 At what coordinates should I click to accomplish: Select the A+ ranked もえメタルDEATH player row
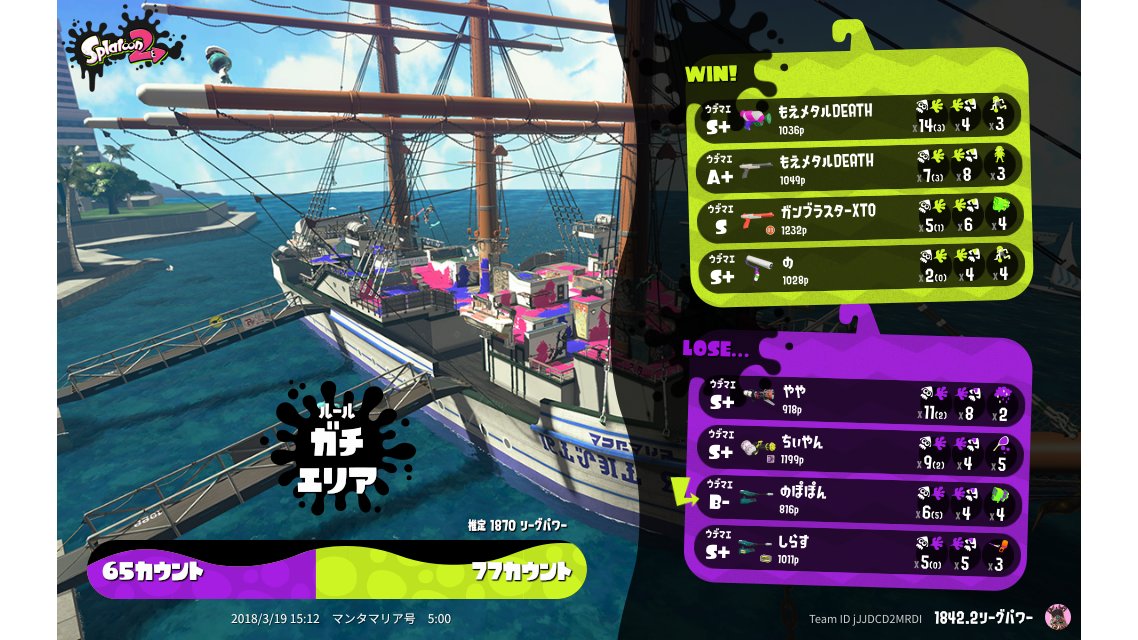(x=860, y=167)
